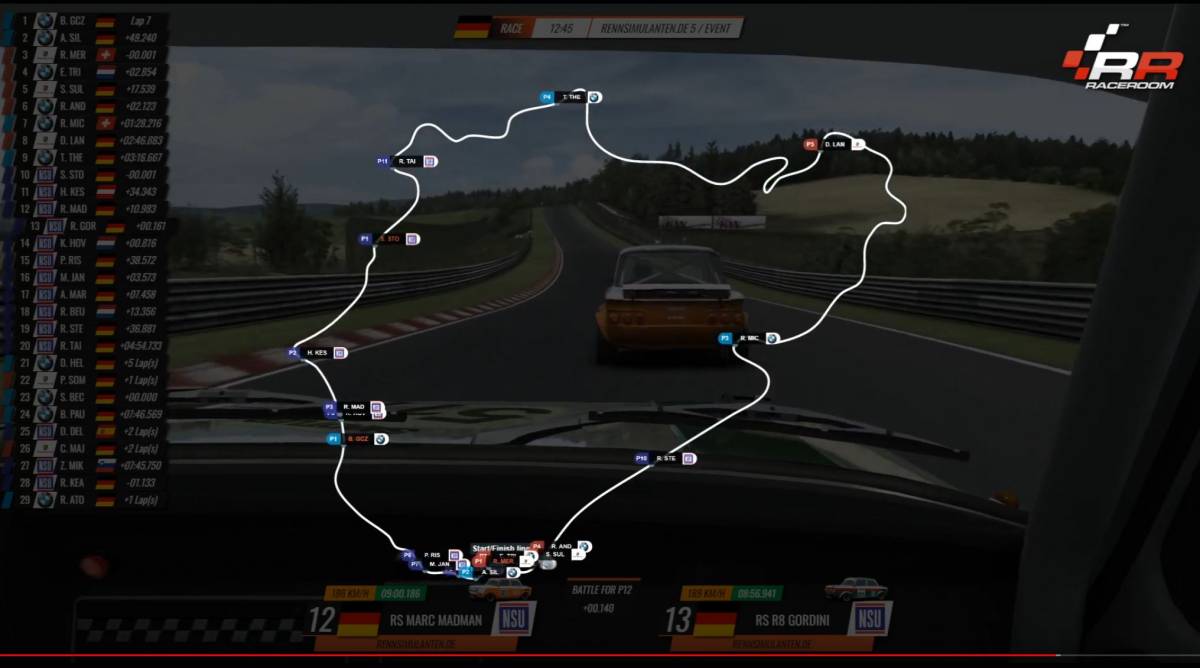1200x668 pixels.
Task: Select R. MIC's marker on the track map
Action: pos(749,339)
